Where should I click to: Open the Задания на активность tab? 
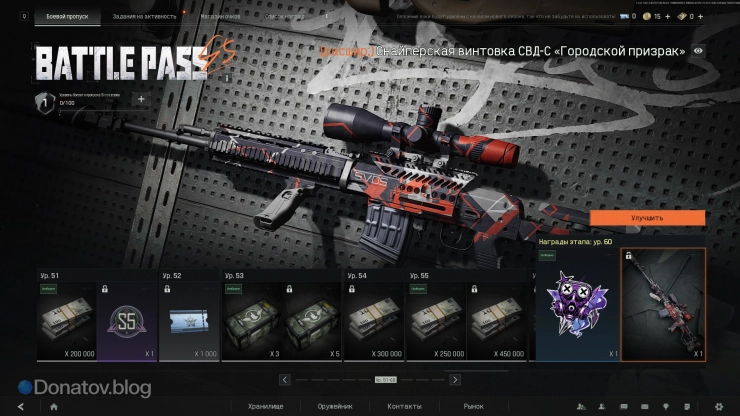[144, 17]
